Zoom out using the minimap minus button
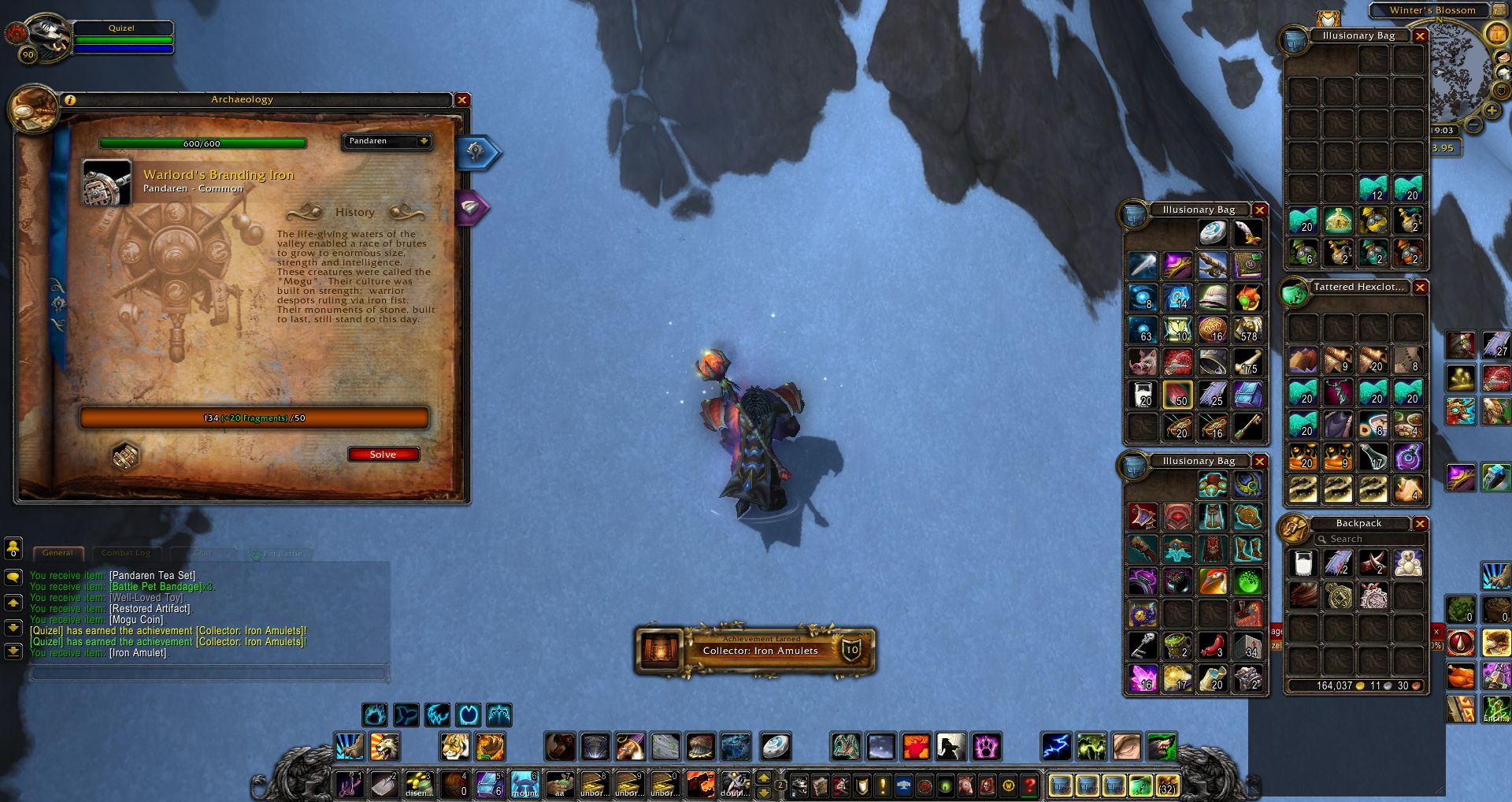Viewport: 1512px width, 802px height. click(1473, 124)
